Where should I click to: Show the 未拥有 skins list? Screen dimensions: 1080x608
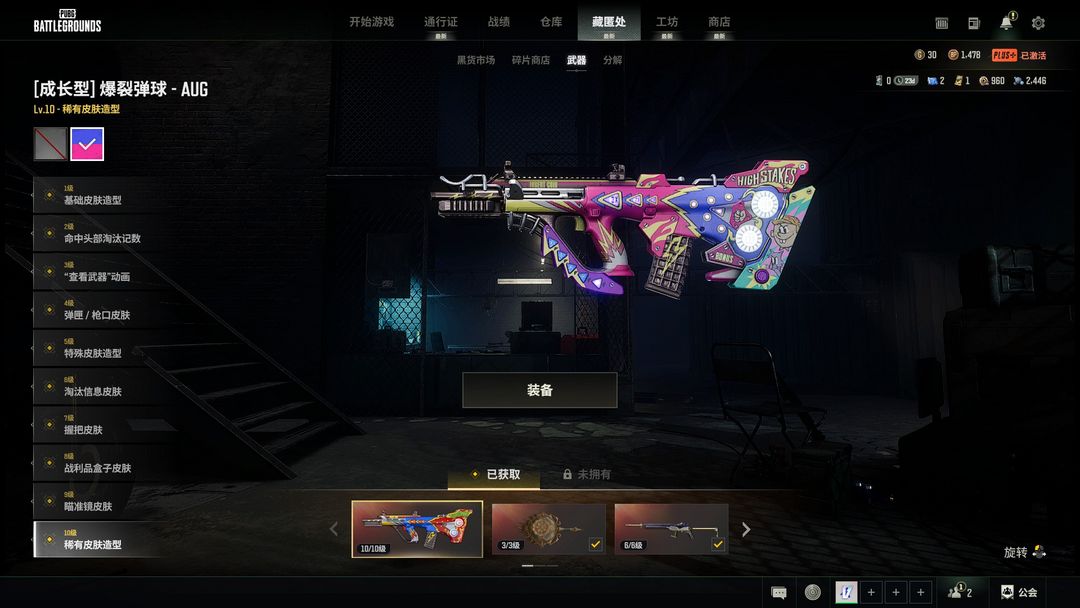[587, 475]
